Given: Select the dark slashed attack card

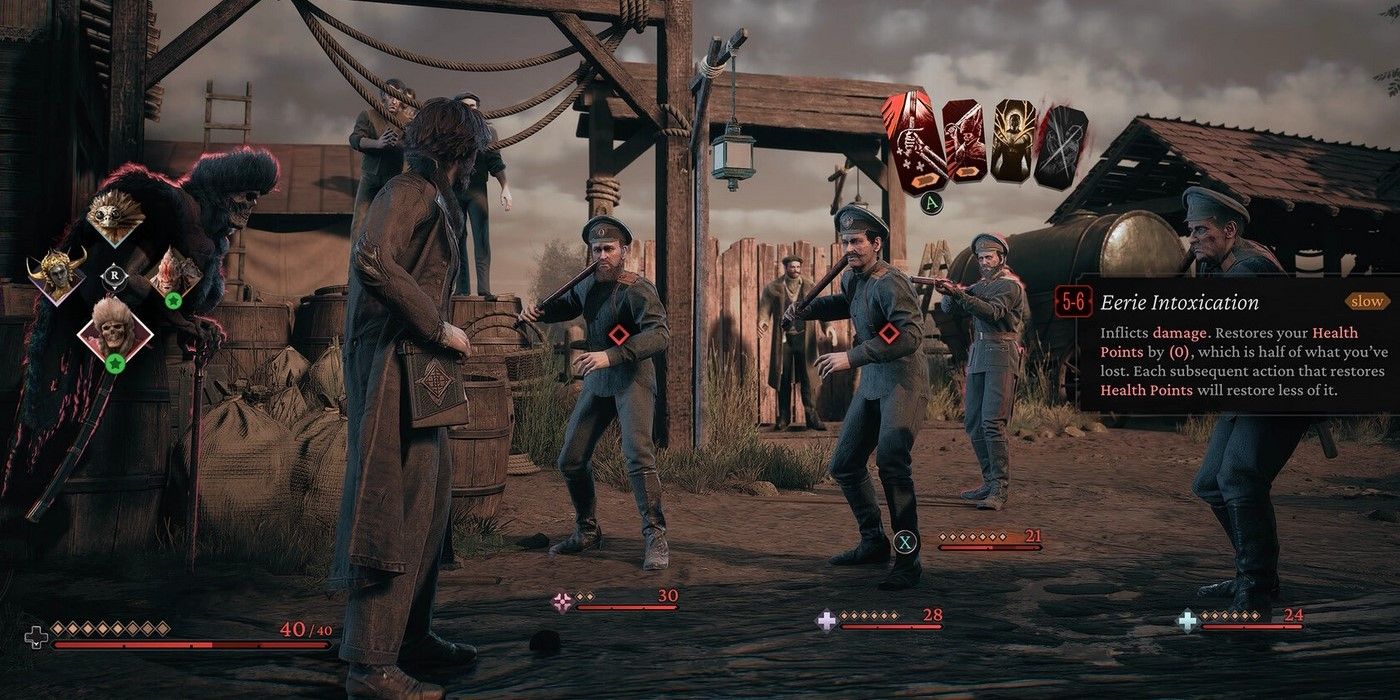Looking at the screenshot, I should pos(1061,147).
